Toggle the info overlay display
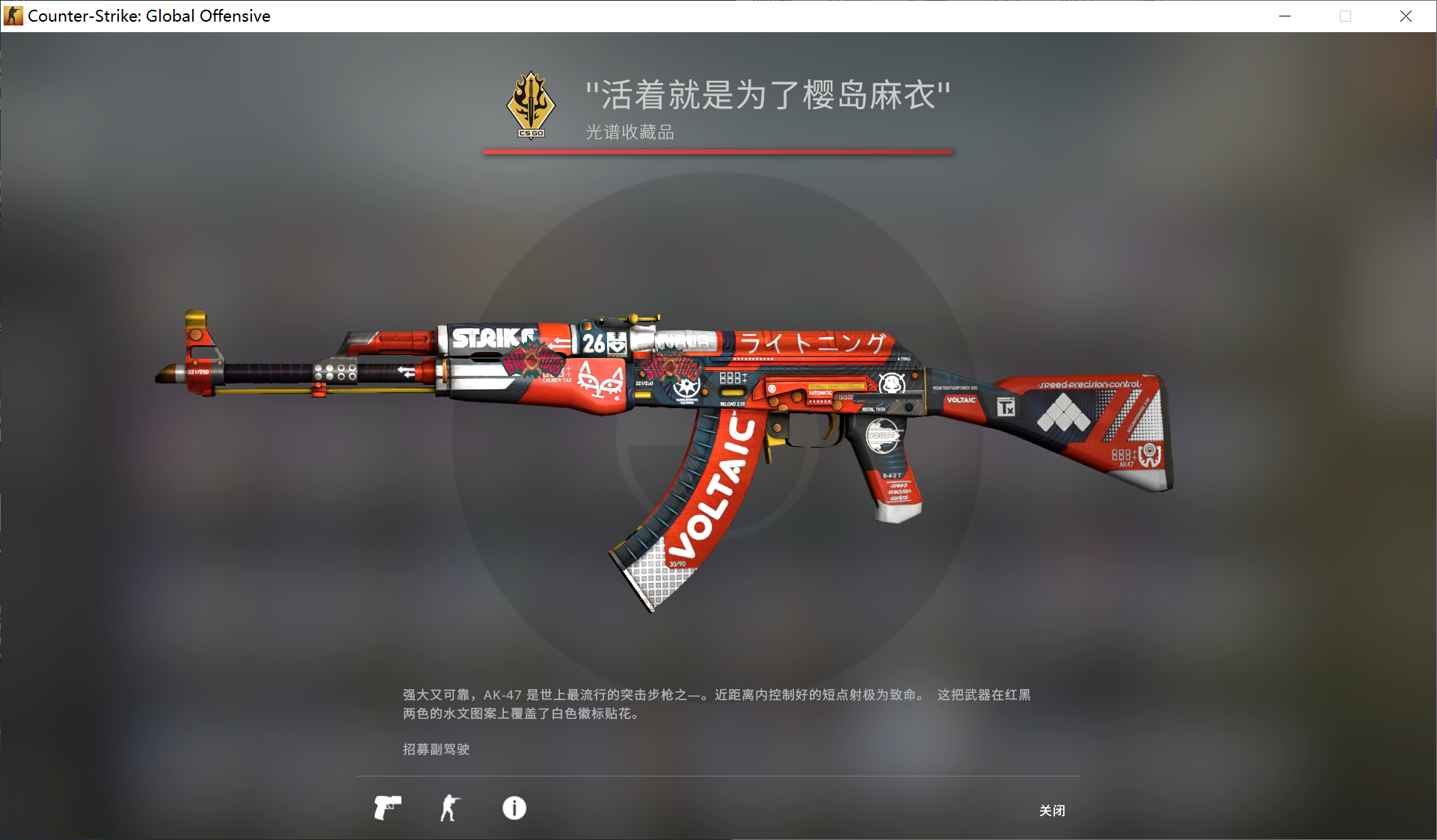The image size is (1437, 840). coord(514,809)
